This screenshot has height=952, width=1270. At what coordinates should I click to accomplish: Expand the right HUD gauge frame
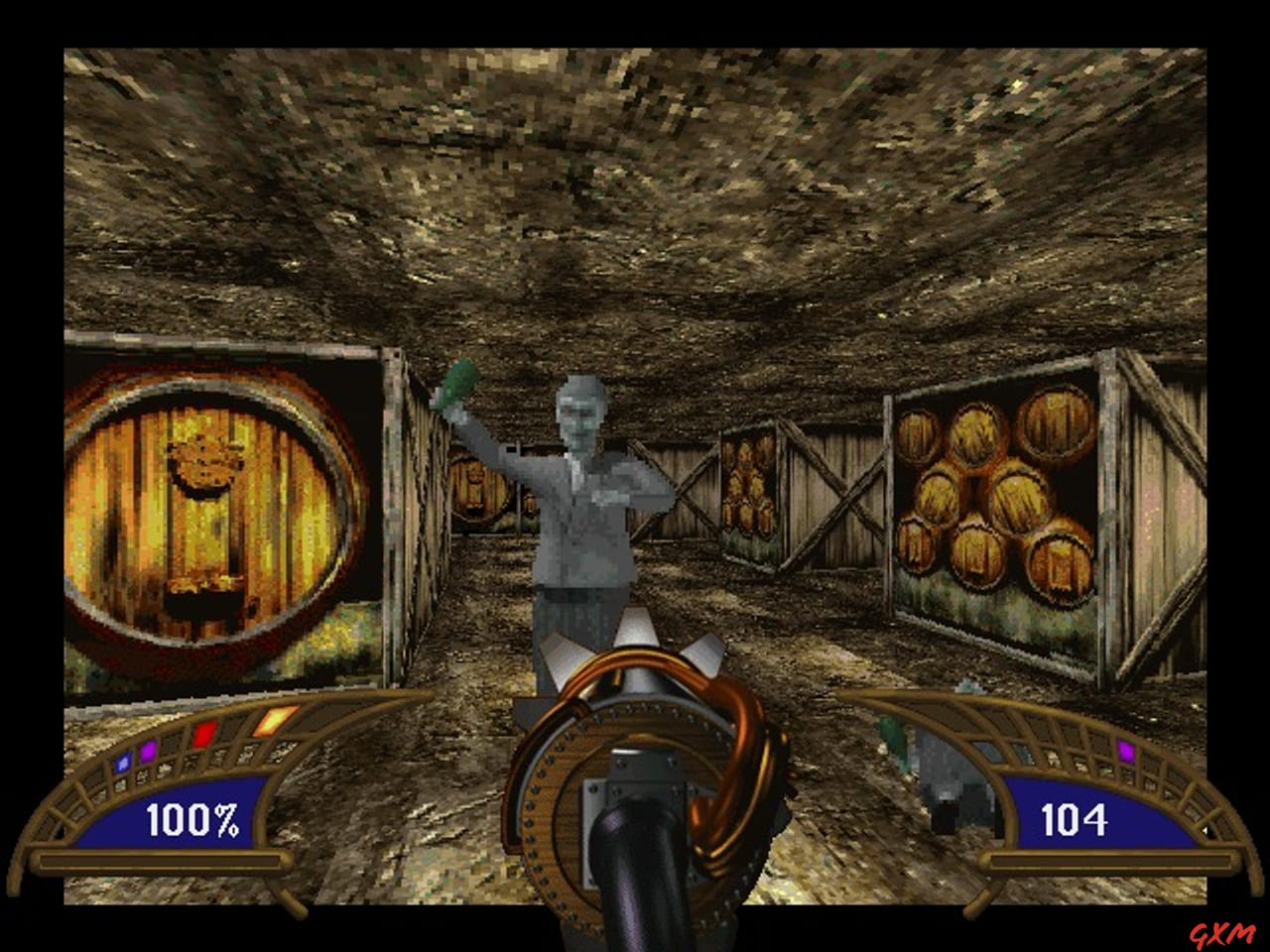[x=1091, y=863]
